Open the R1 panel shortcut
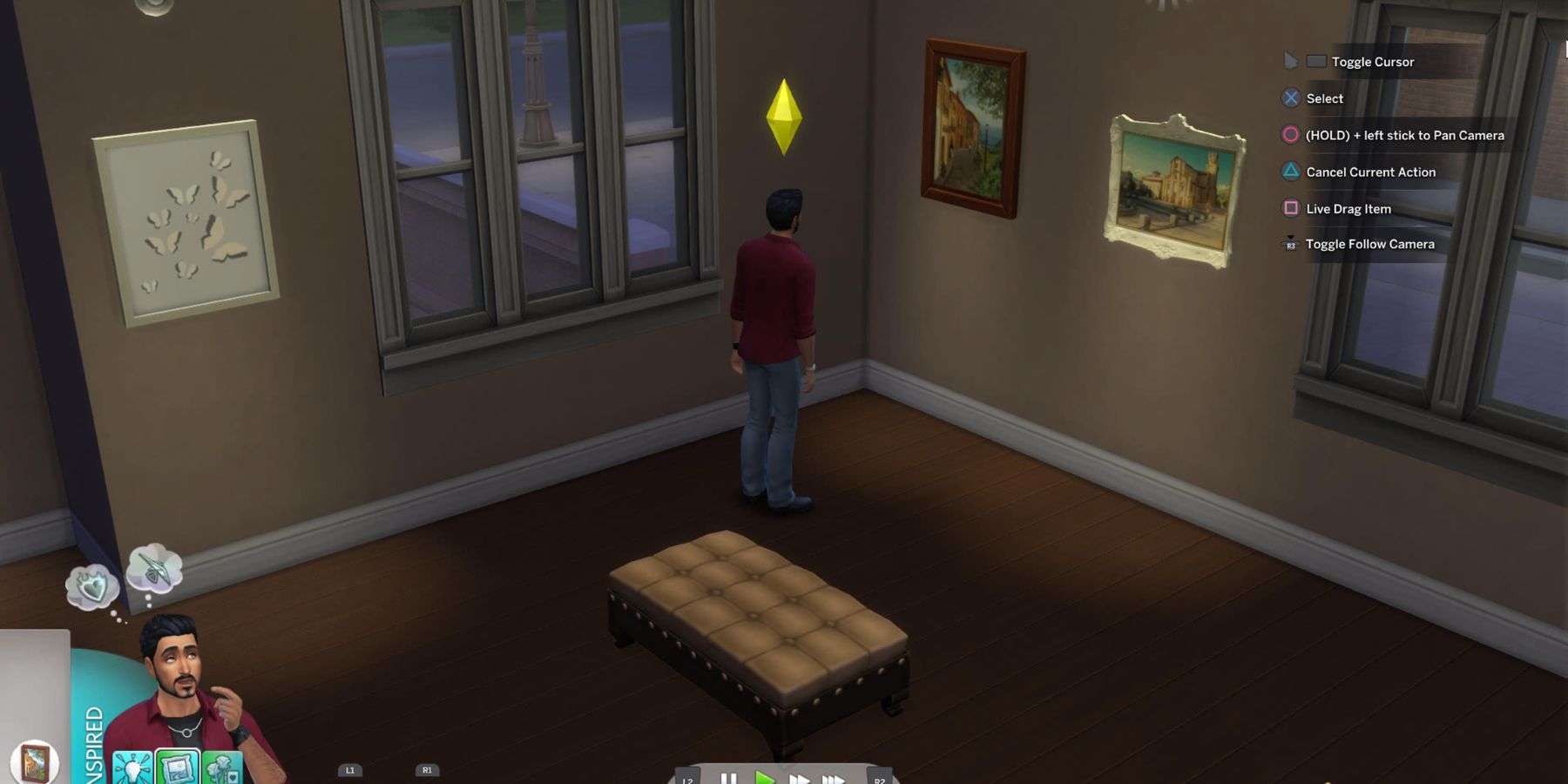 [426, 769]
